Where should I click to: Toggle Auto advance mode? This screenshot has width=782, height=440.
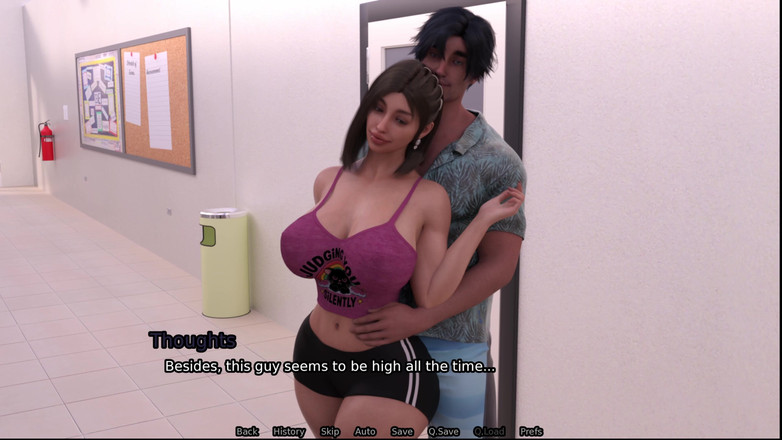coord(365,432)
